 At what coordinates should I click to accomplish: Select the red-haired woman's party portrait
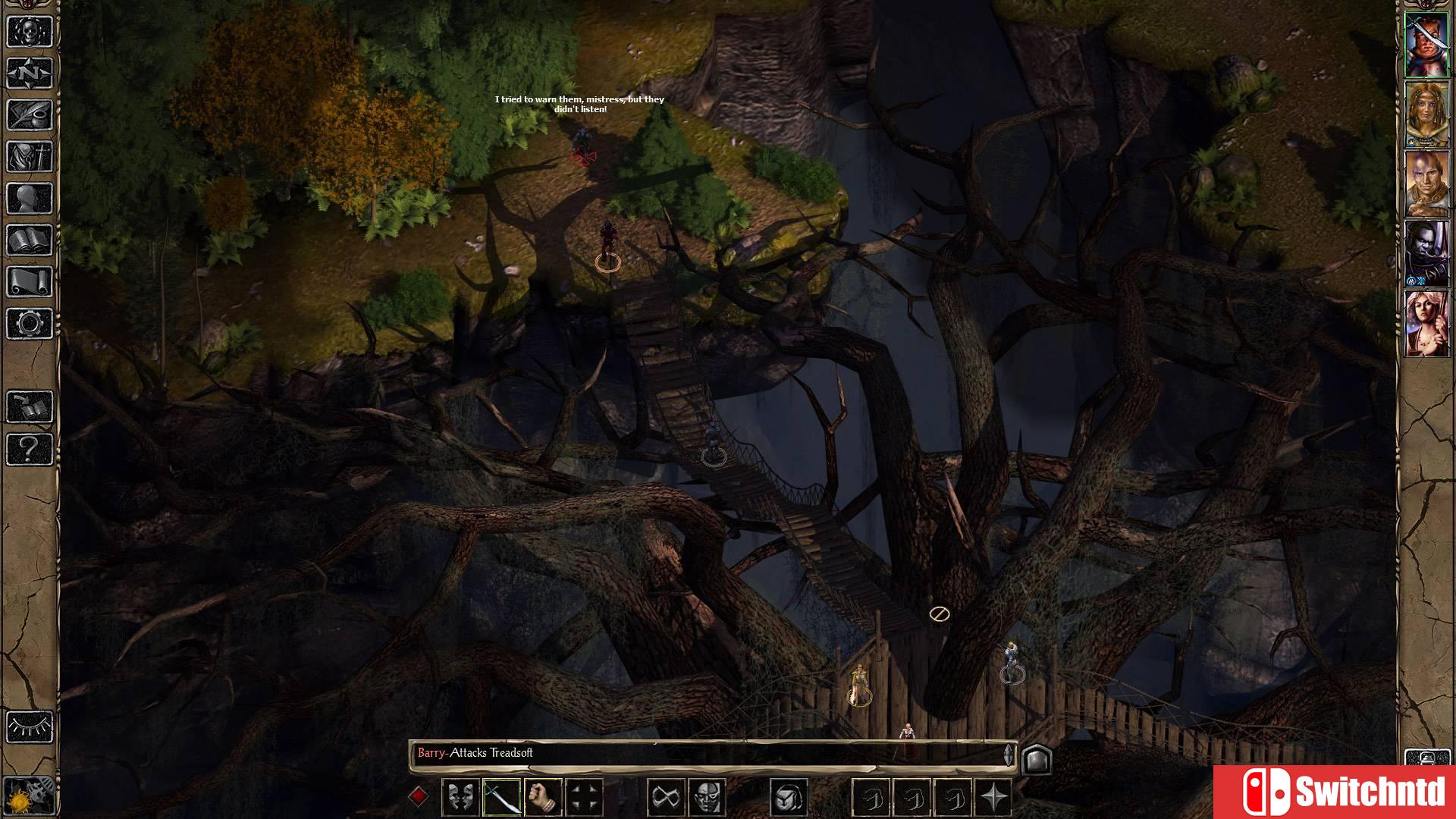point(1426,324)
